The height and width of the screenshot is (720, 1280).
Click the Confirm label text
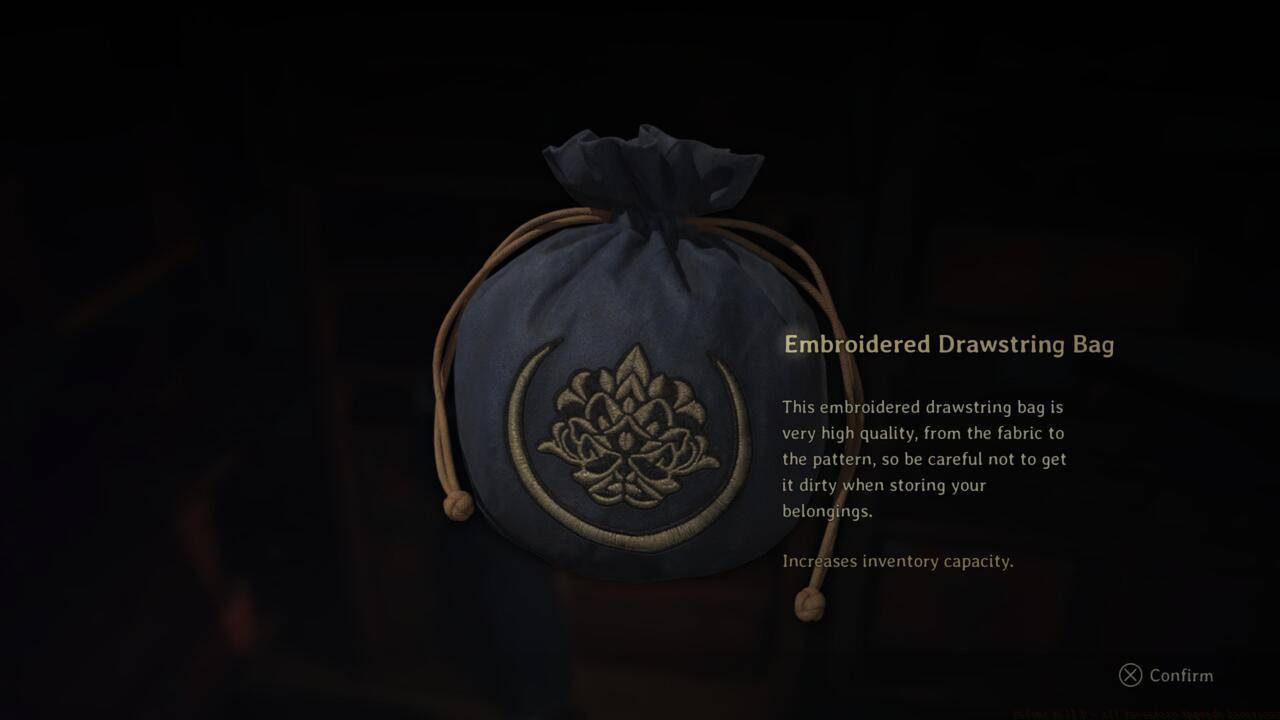1183,676
